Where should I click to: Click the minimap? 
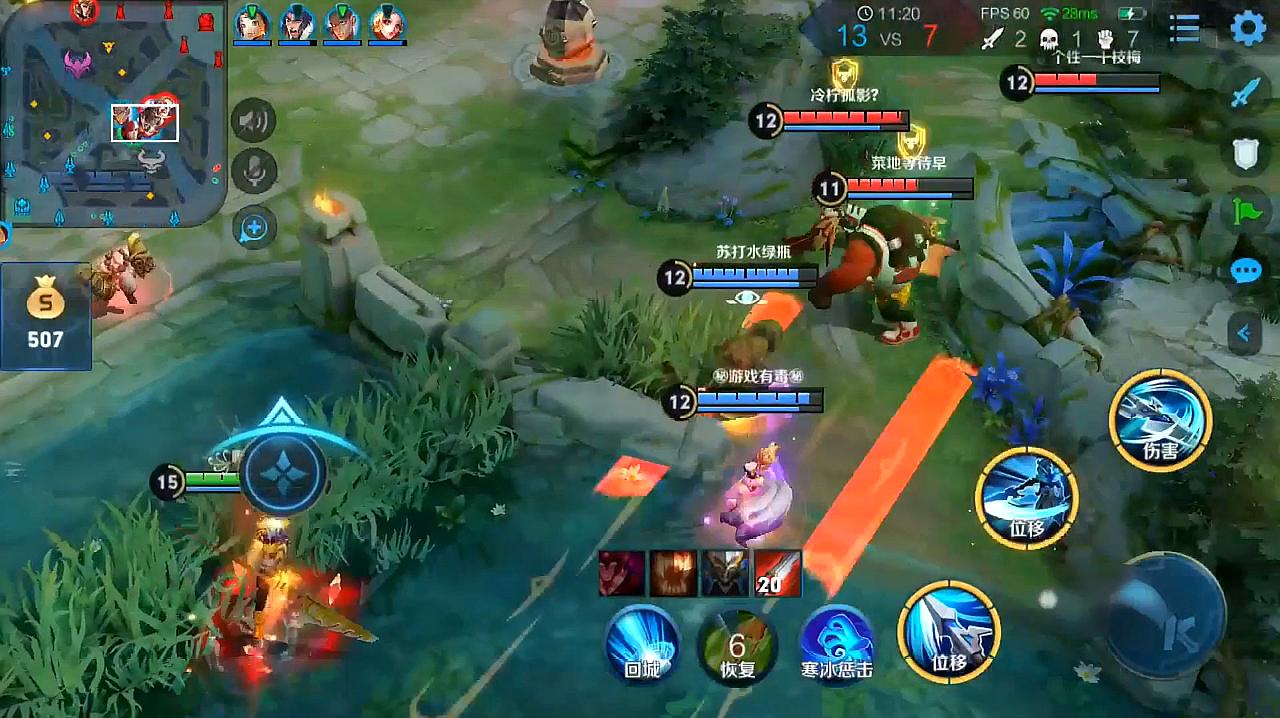pyautogui.click(x=112, y=112)
